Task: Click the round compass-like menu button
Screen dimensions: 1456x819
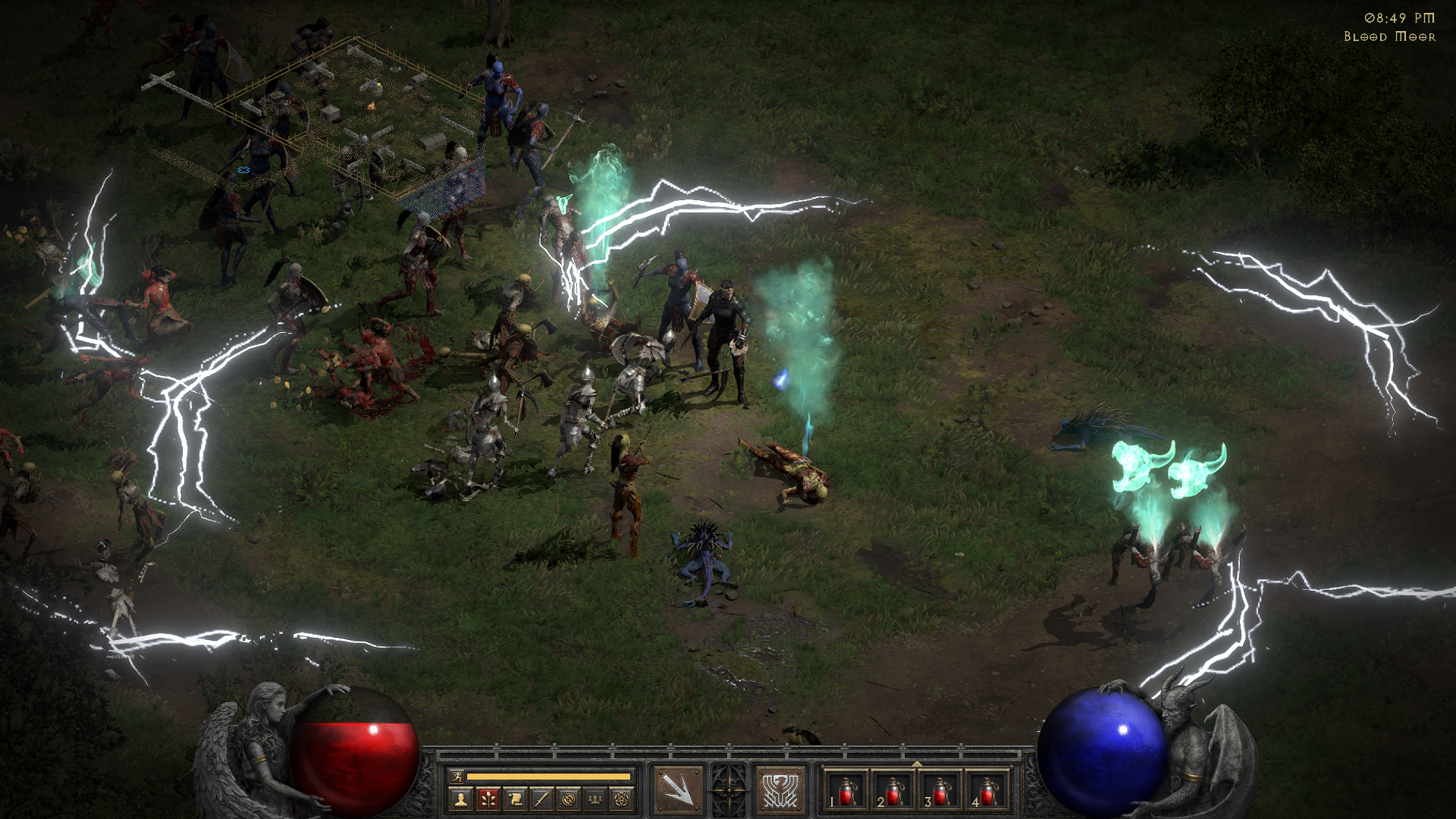Action: 569,799
